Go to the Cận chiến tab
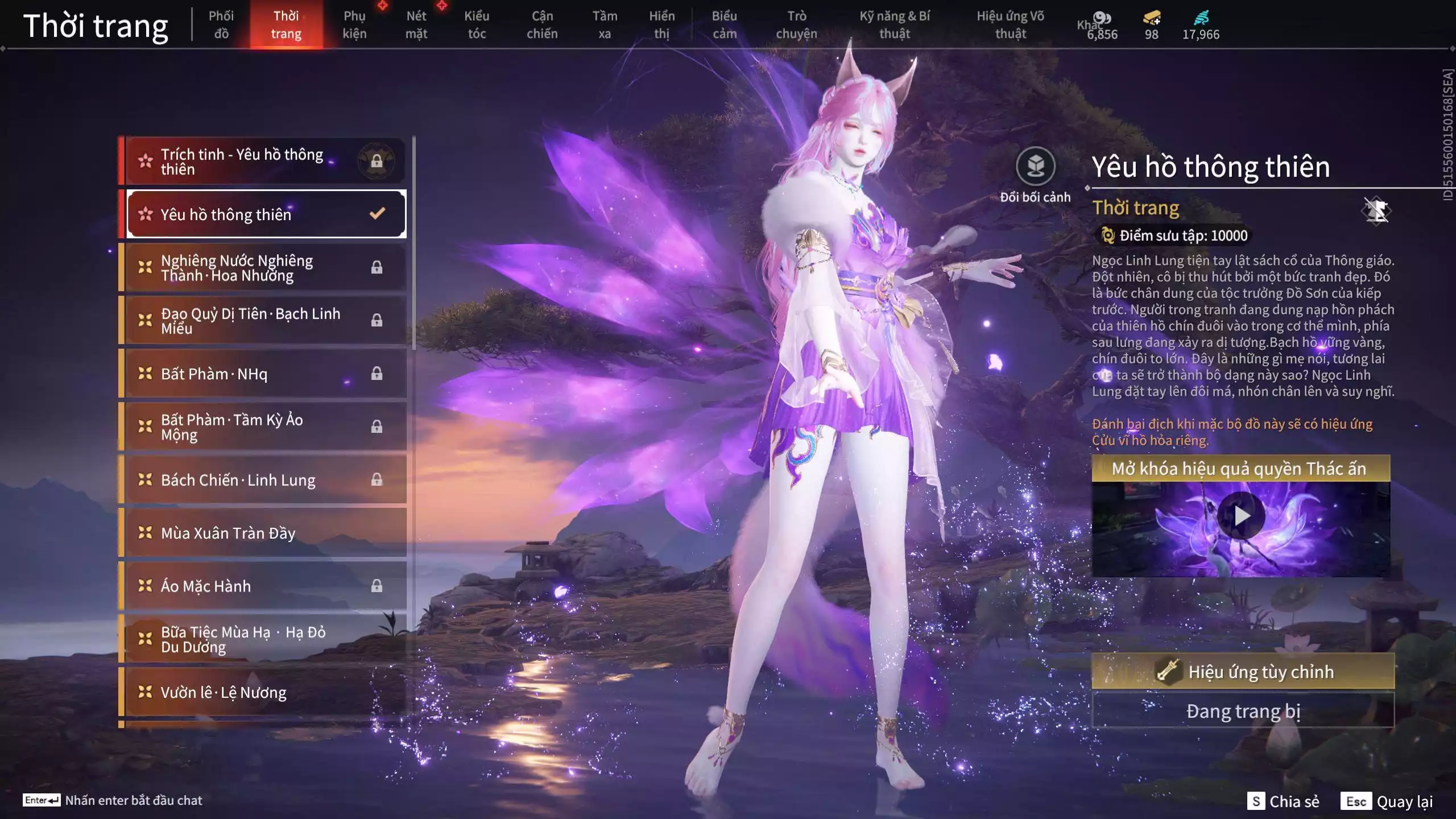Image resolution: width=1456 pixels, height=819 pixels. pos(542,25)
